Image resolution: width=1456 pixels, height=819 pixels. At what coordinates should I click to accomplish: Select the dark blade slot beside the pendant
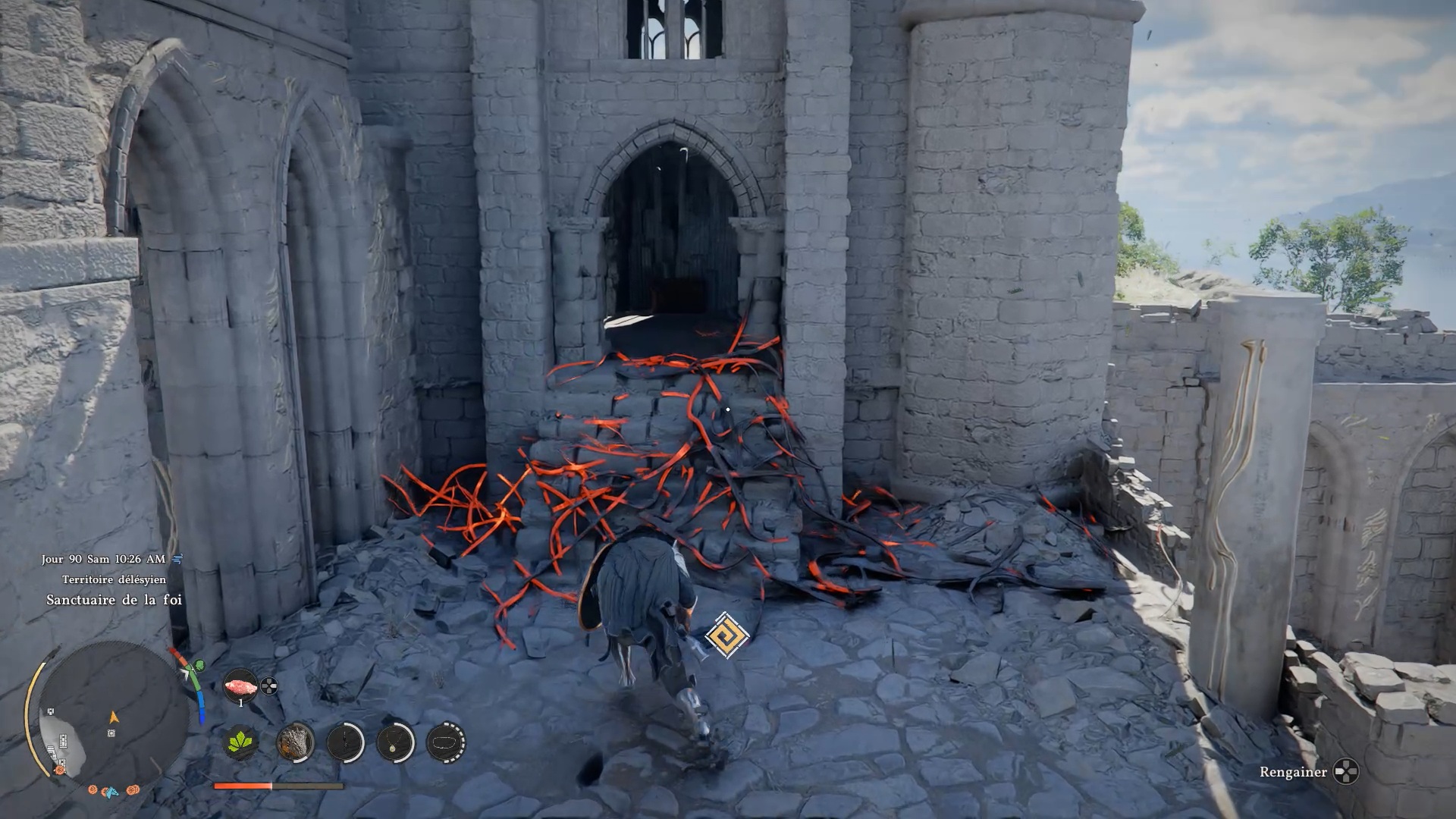(346, 742)
